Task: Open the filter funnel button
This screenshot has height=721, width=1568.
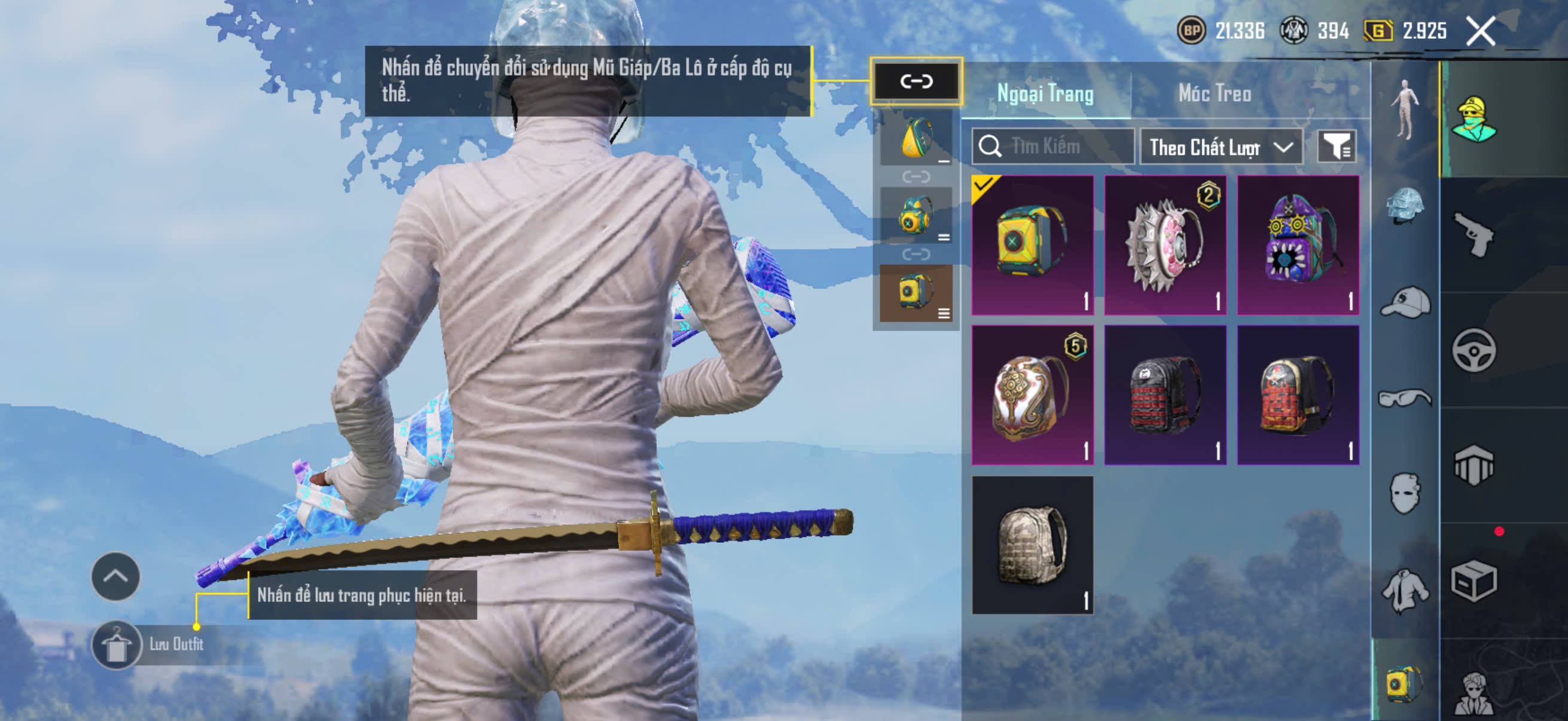Action: click(1336, 146)
